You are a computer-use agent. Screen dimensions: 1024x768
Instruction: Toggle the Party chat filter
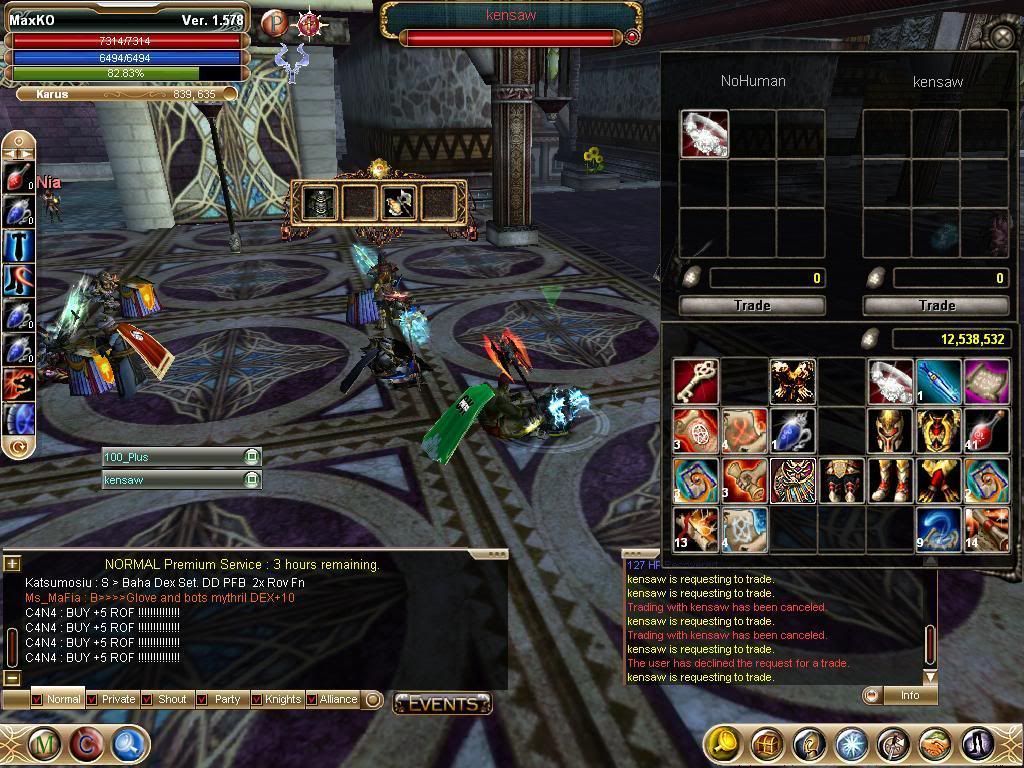click(x=202, y=699)
